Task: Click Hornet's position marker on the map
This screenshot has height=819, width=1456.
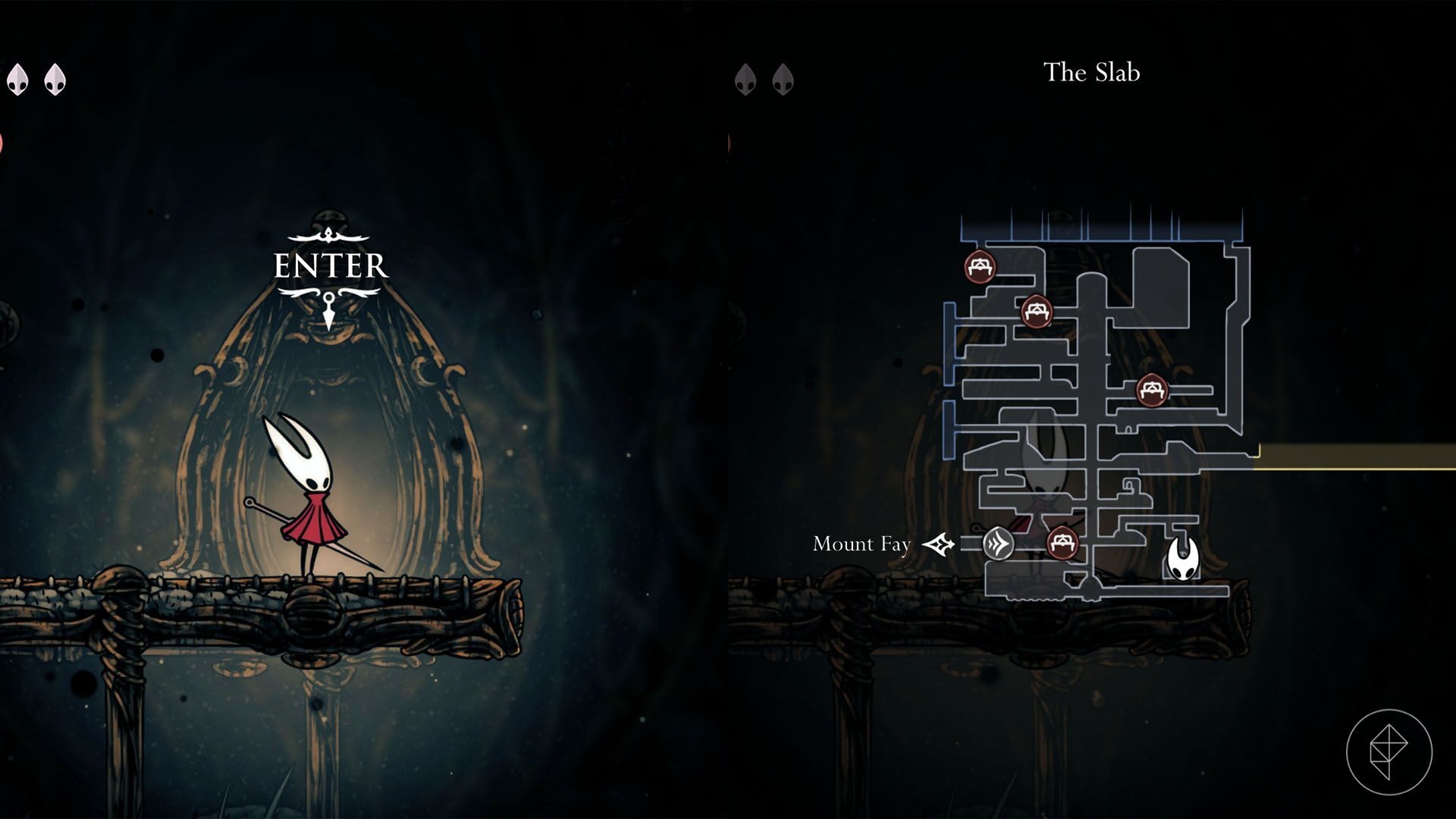Action: 1181,560
